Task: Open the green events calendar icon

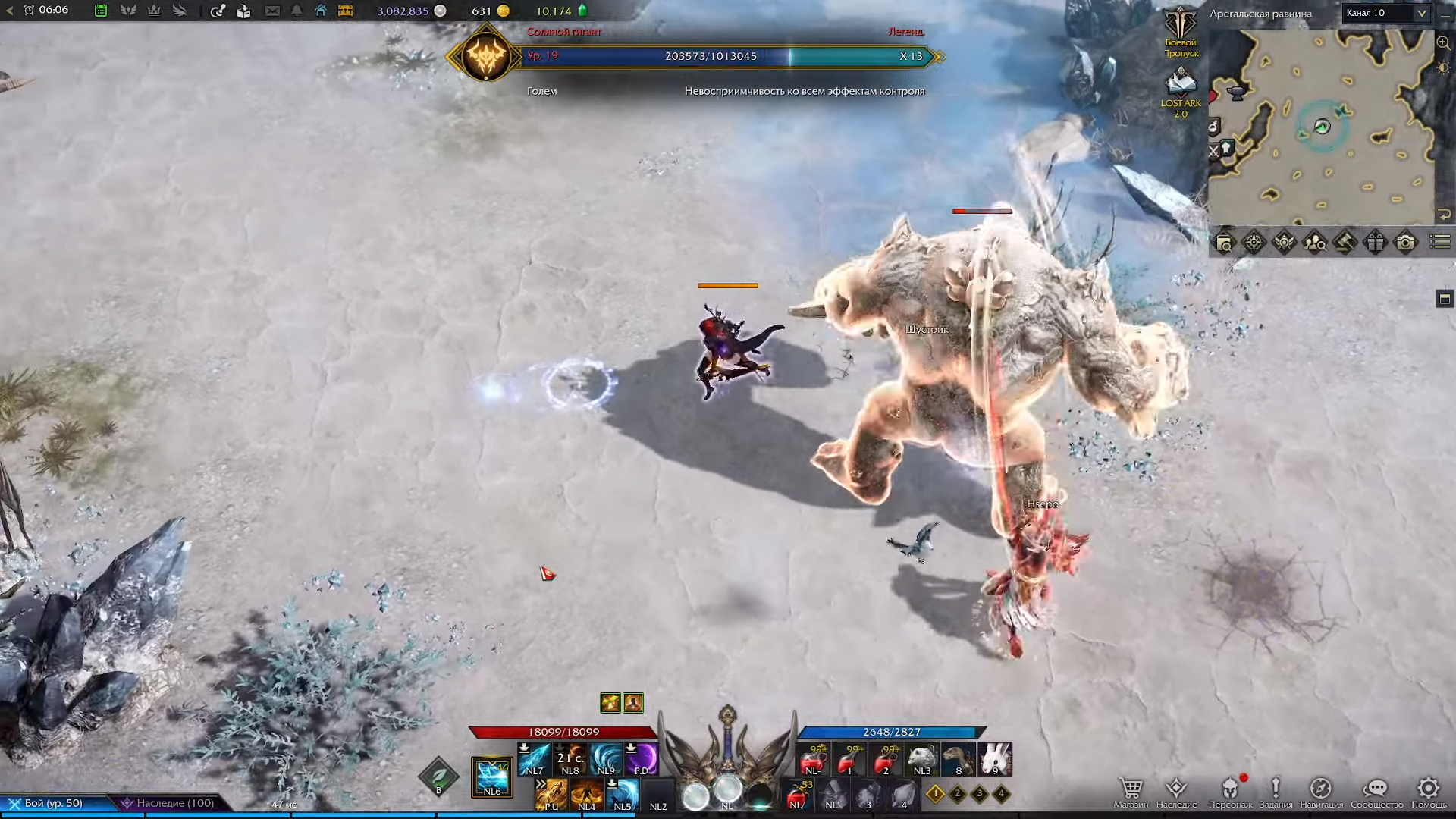Action: coord(102,11)
